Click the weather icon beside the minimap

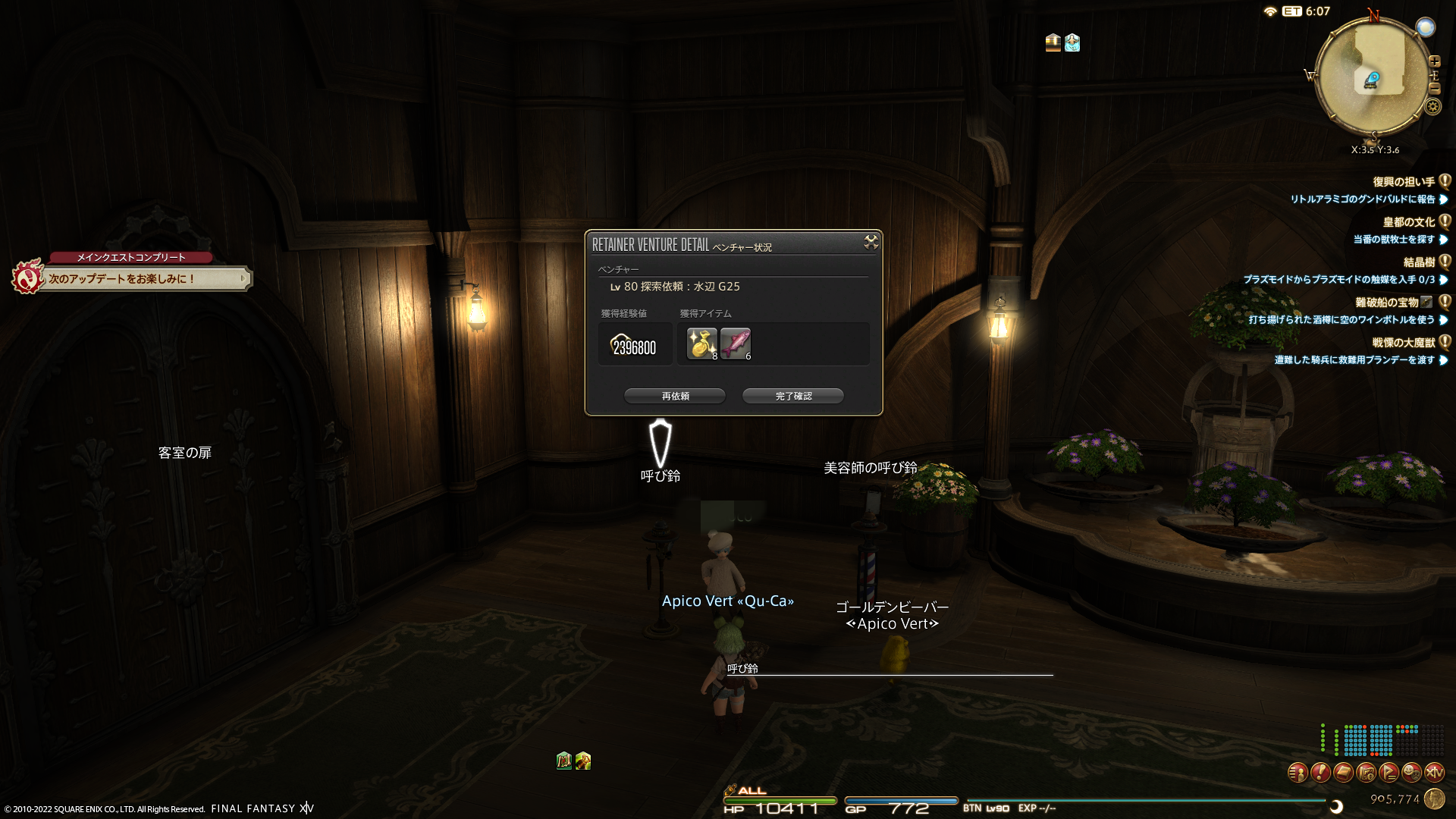(1426, 28)
